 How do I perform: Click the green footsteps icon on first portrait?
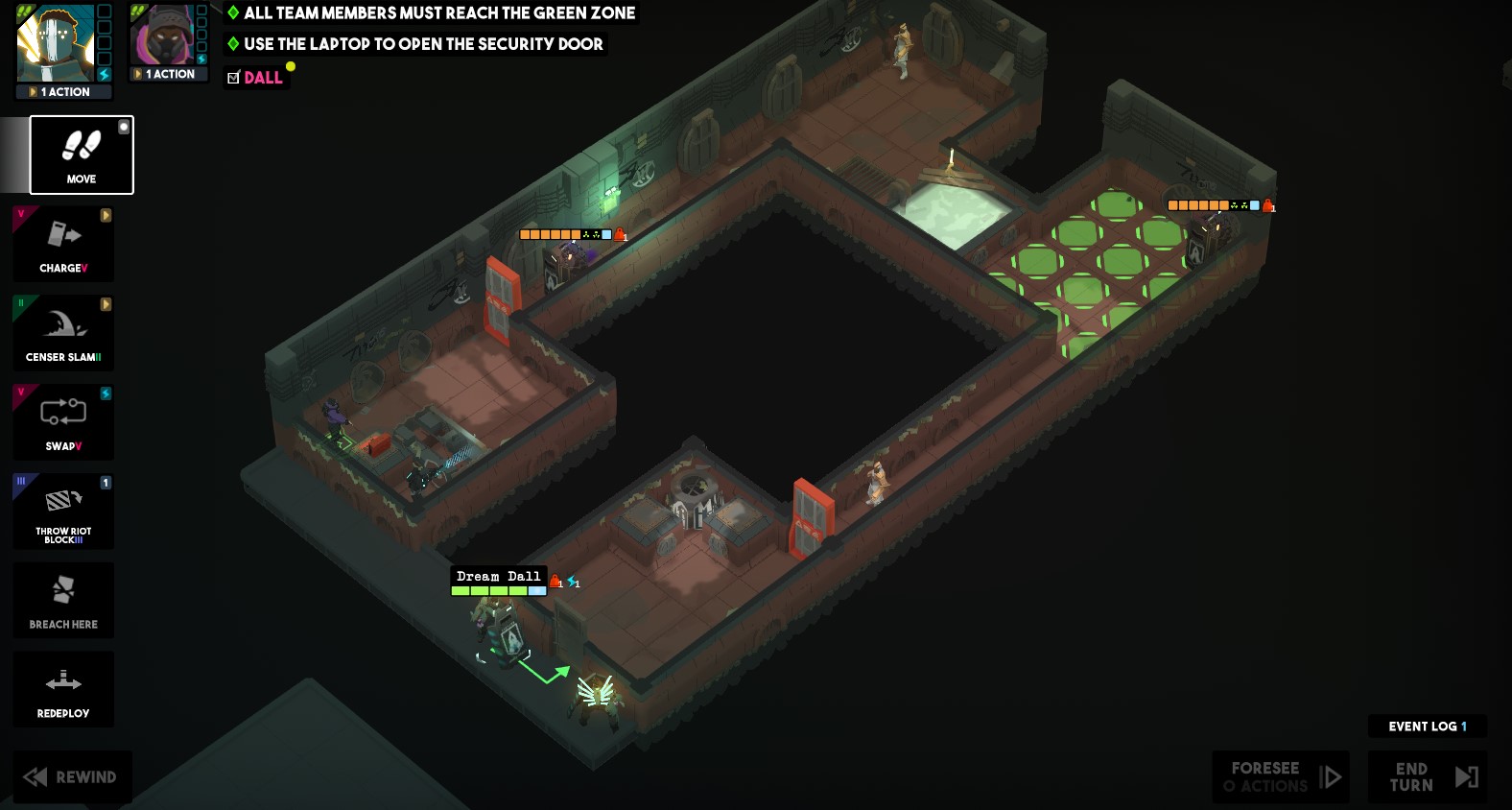(25, 11)
